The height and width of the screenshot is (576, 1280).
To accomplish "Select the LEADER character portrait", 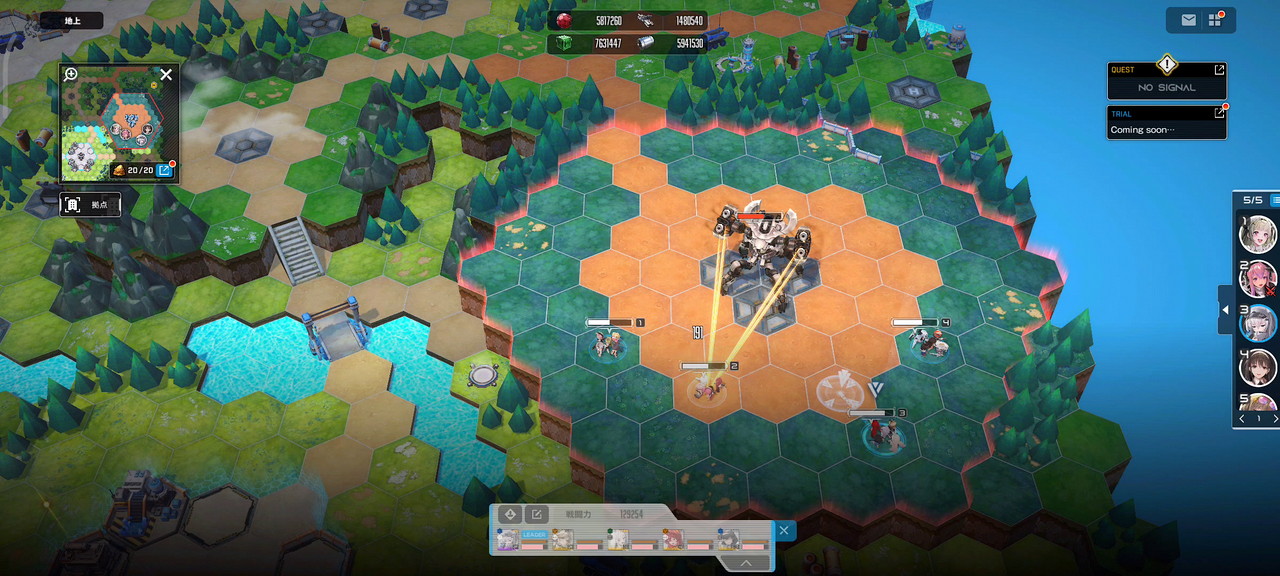I will (509, 541).
